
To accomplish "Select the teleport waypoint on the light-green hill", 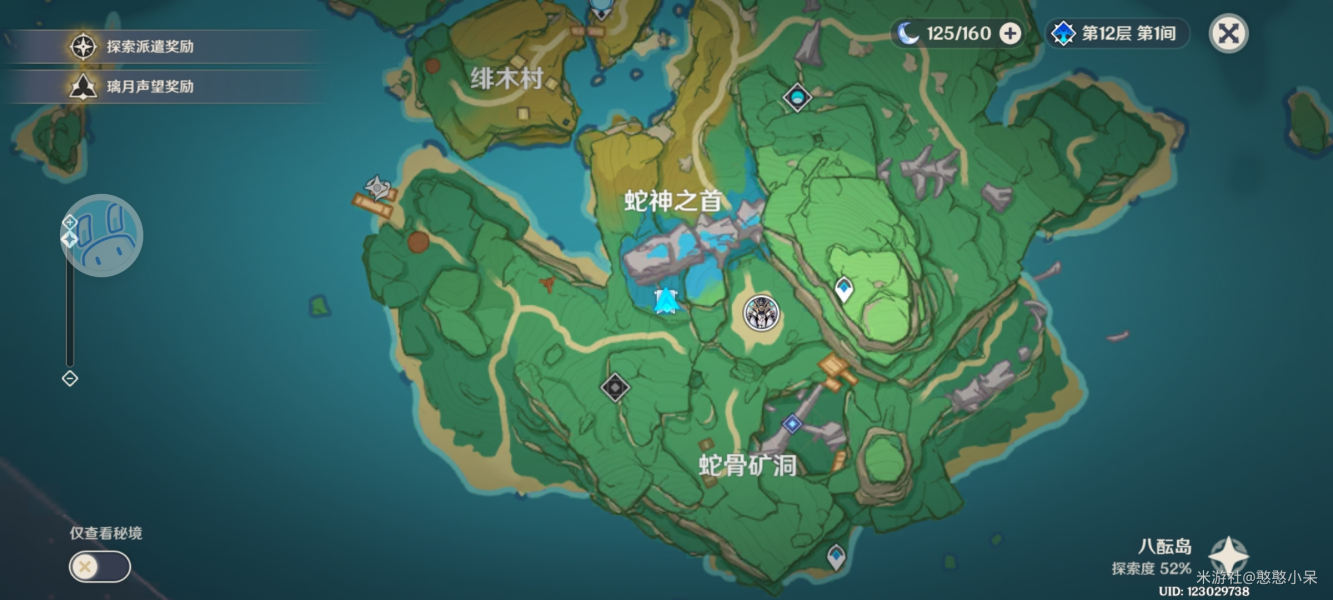I will pos(844,290).
